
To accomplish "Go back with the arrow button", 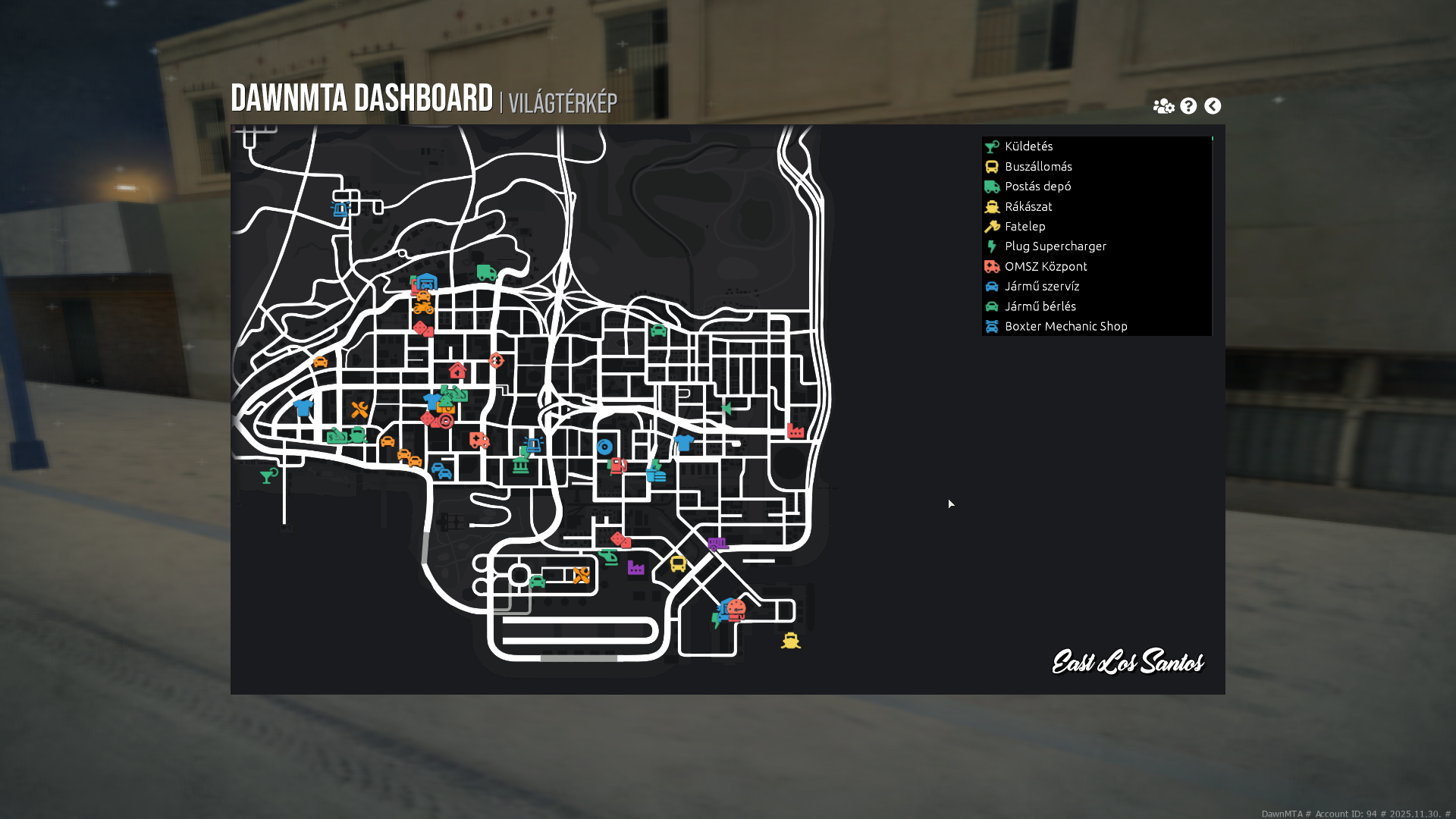I will pos(1213,106).
